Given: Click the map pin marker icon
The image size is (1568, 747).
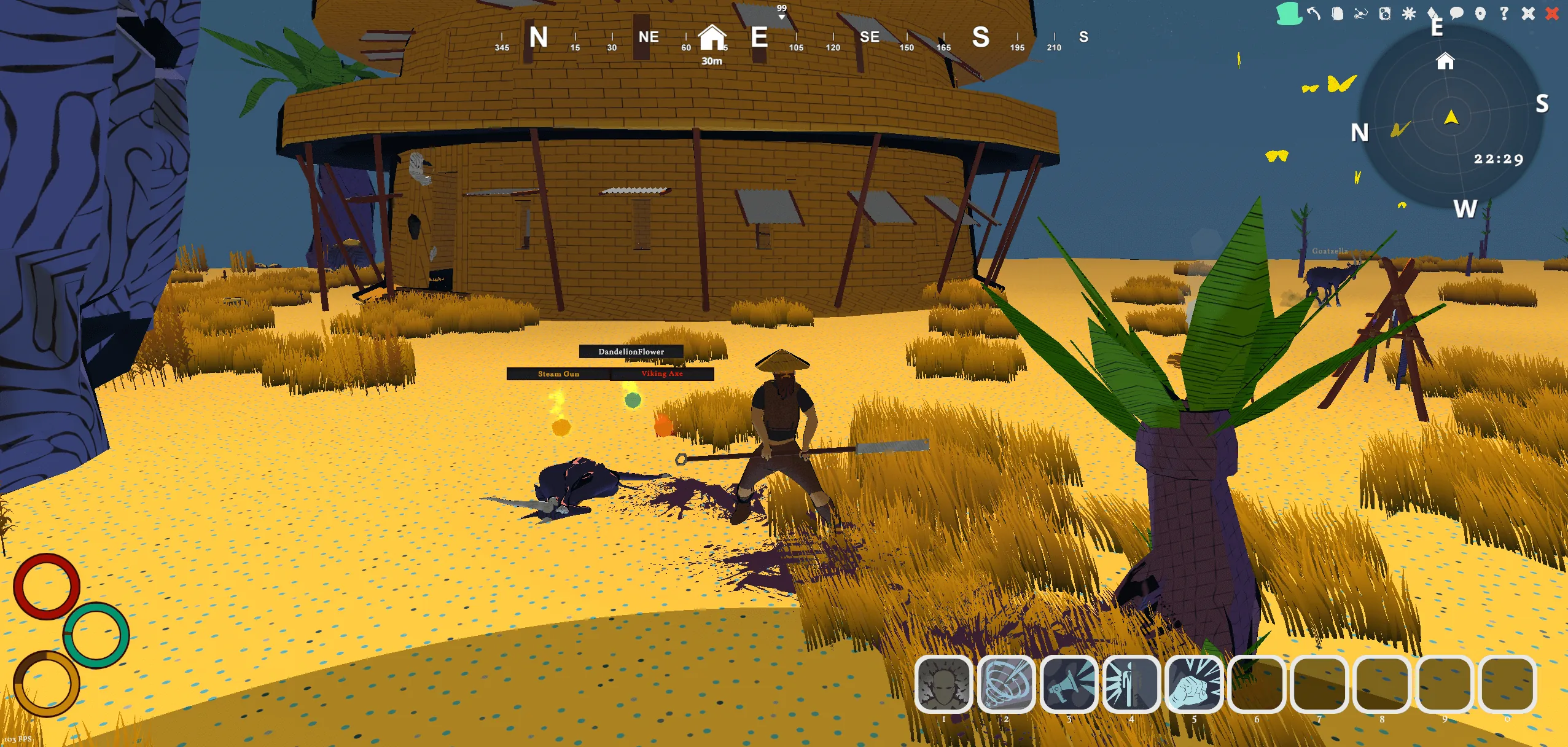Looking at the screenshot, I should (x=1480, y=14).
